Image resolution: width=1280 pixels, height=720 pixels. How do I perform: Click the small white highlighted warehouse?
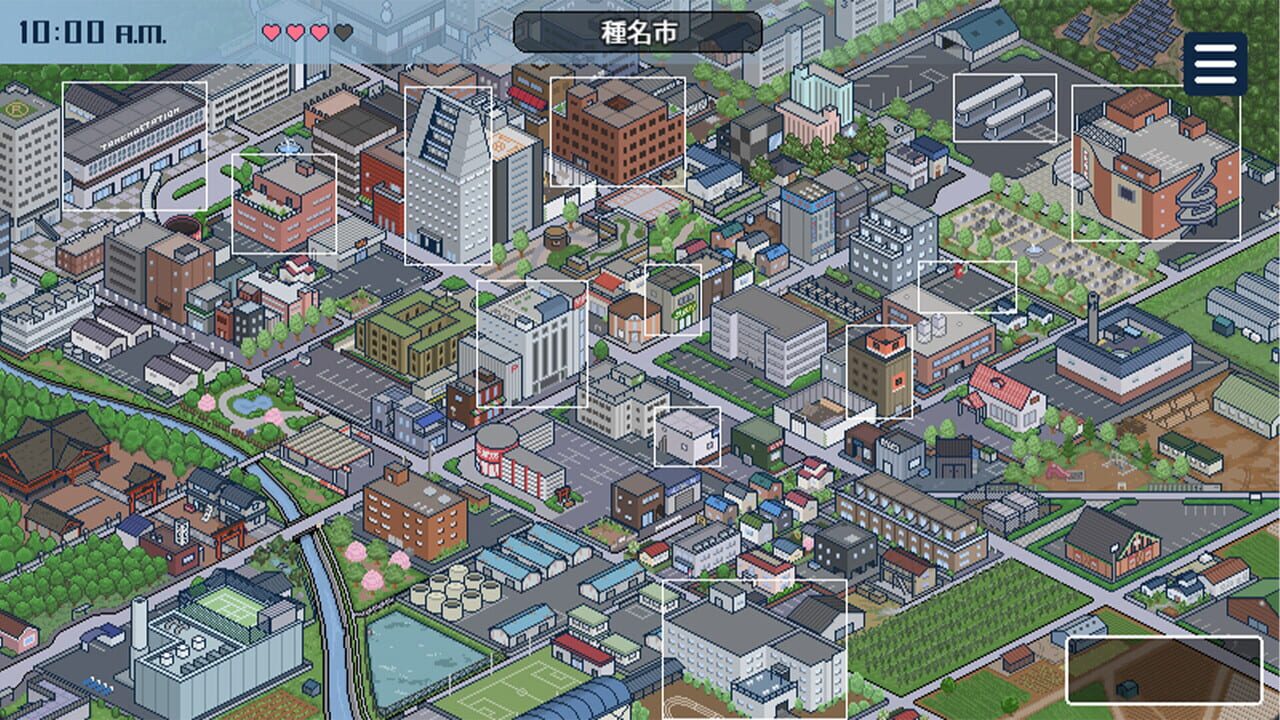[x=688, y=437]
